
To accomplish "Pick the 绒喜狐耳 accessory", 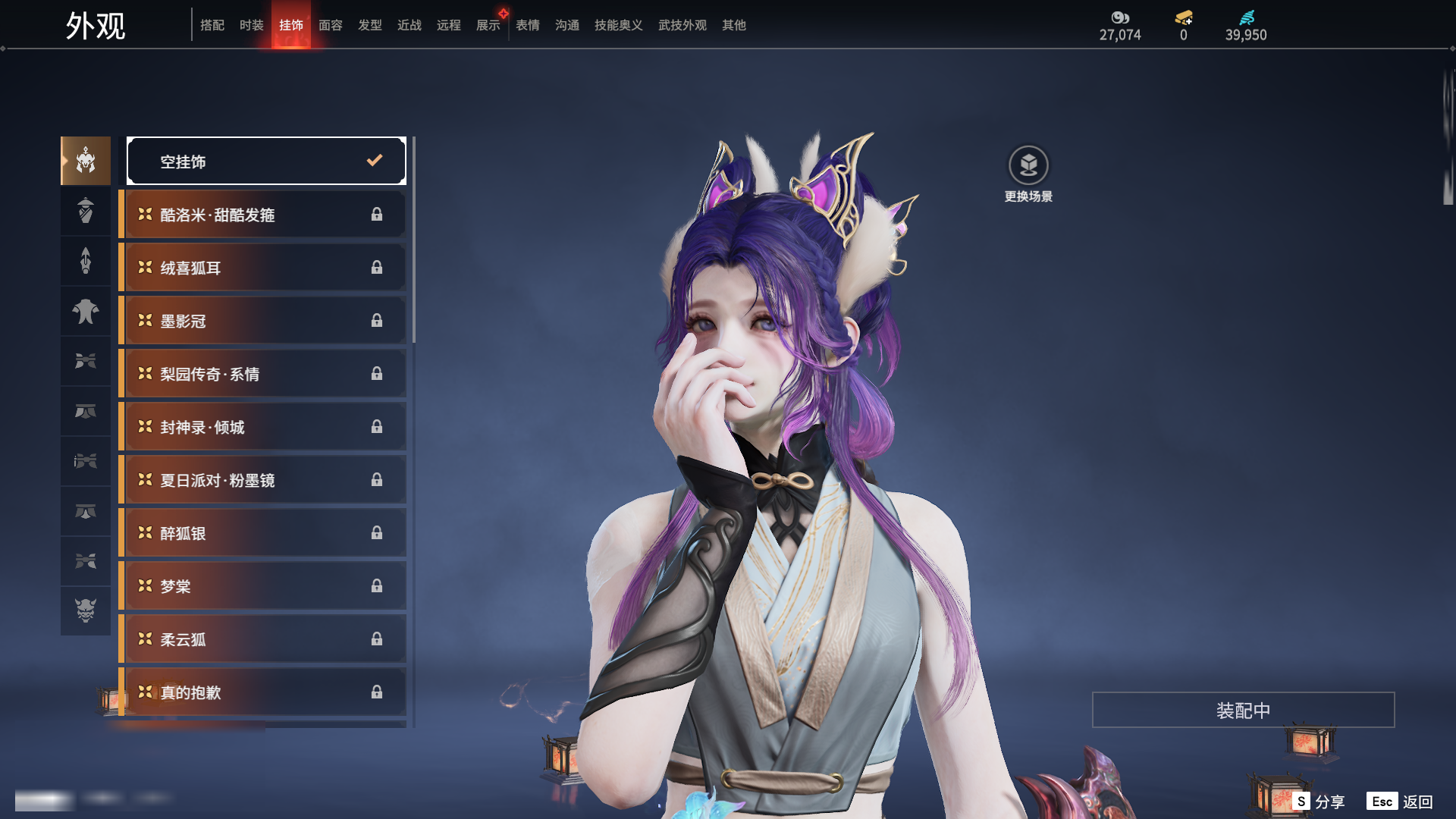I will click(262, 268).
